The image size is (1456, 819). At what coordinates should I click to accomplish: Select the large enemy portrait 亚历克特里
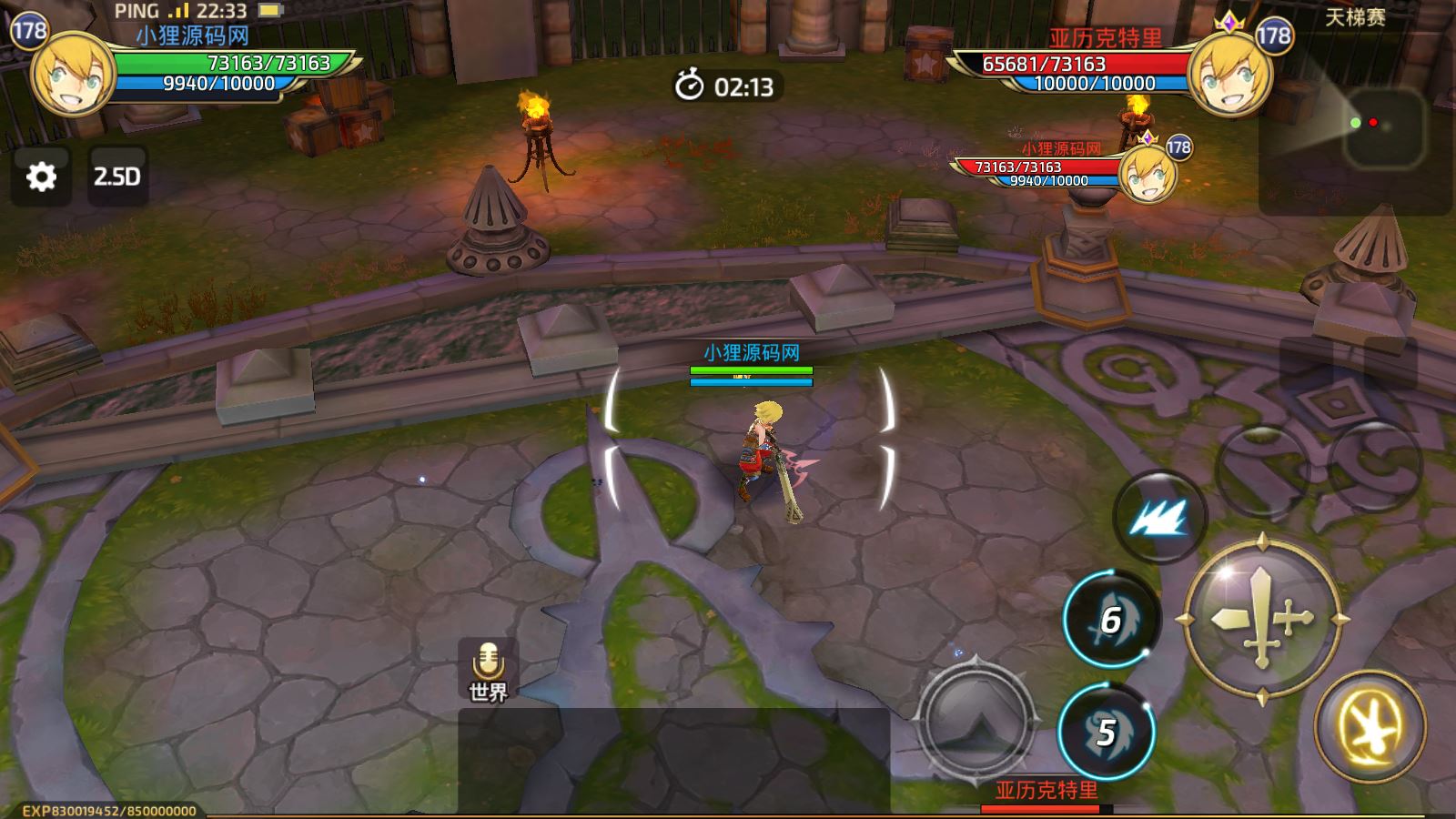point(1230,75)
